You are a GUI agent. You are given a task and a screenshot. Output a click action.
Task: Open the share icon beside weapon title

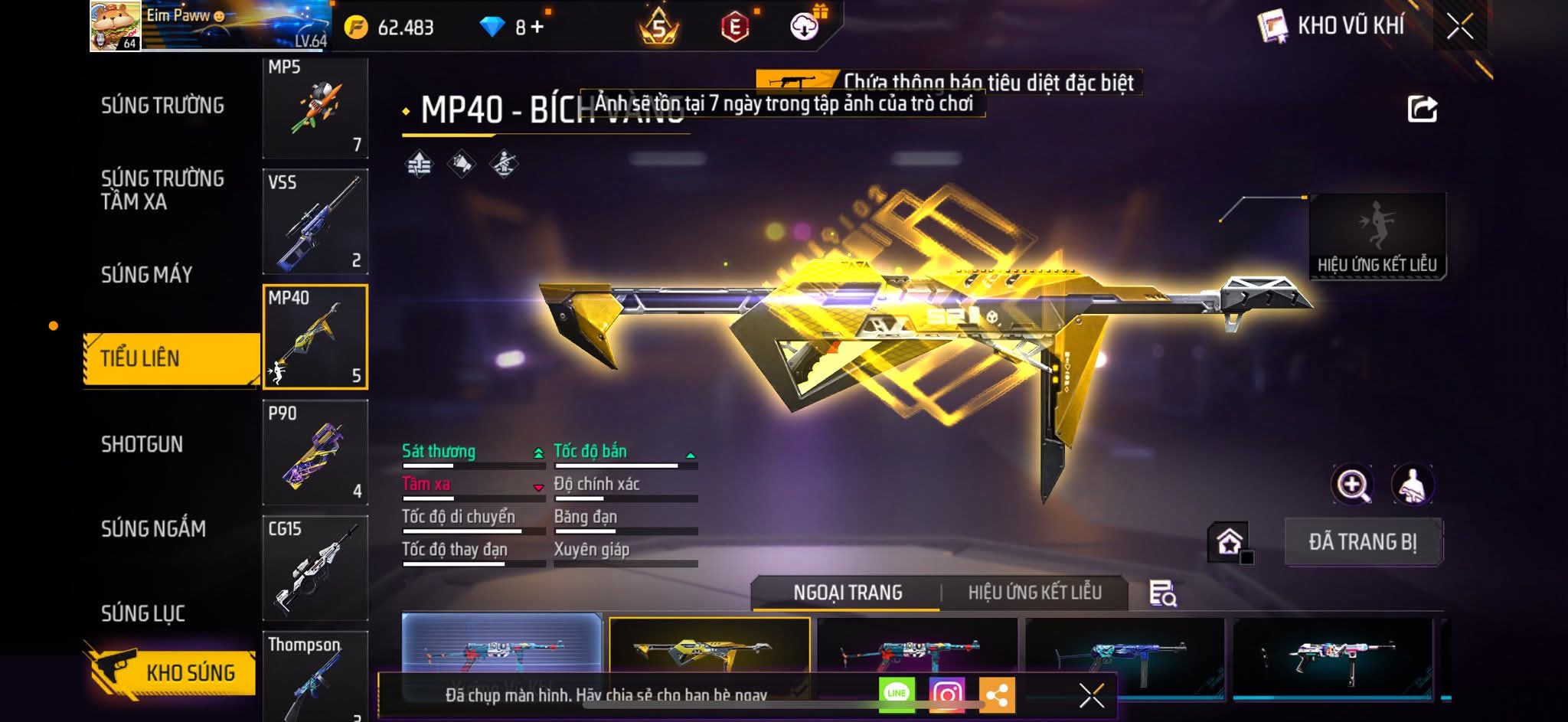click(1422, 109)
